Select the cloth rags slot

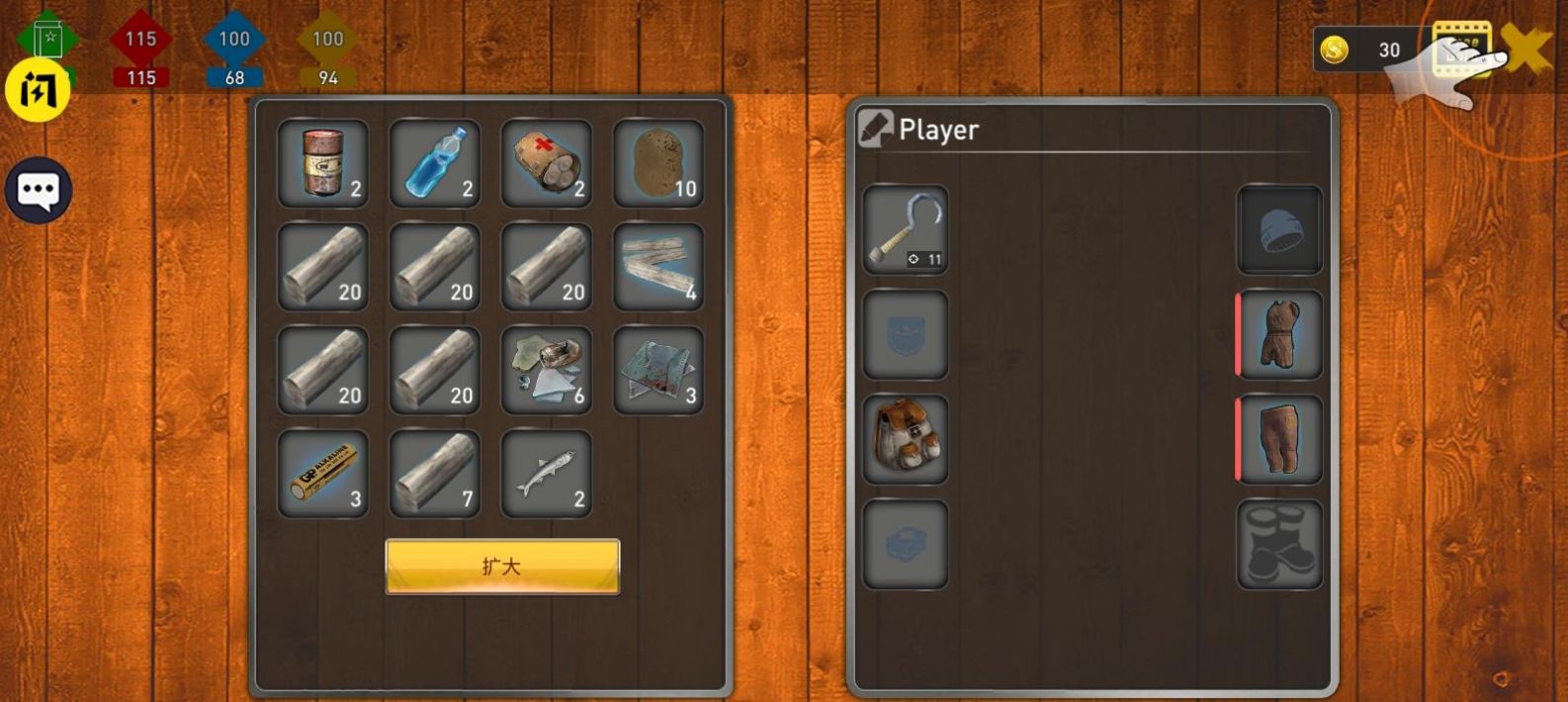pyautogui.click(x=658, y=370)
